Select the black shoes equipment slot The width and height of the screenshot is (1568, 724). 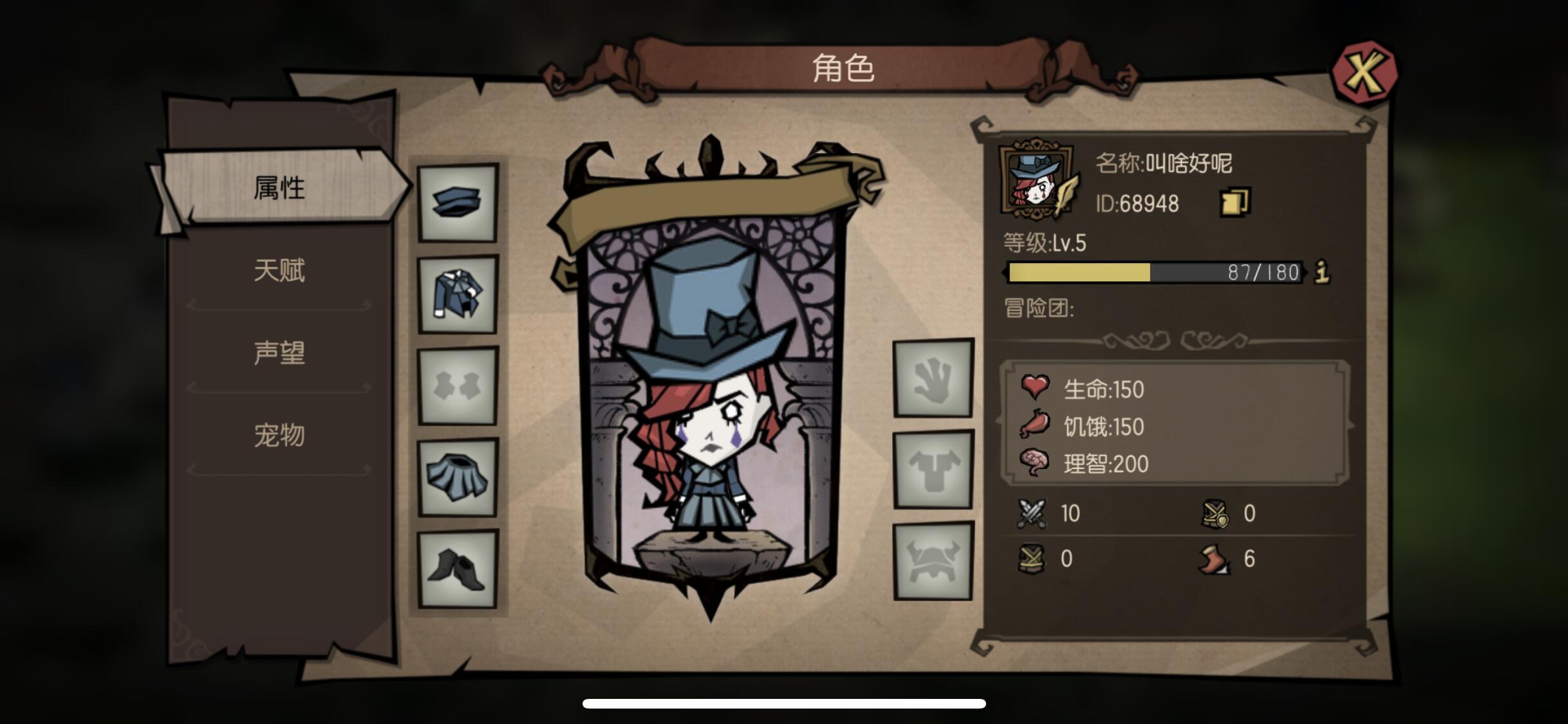pyautogui.click(x=458, y=569)
